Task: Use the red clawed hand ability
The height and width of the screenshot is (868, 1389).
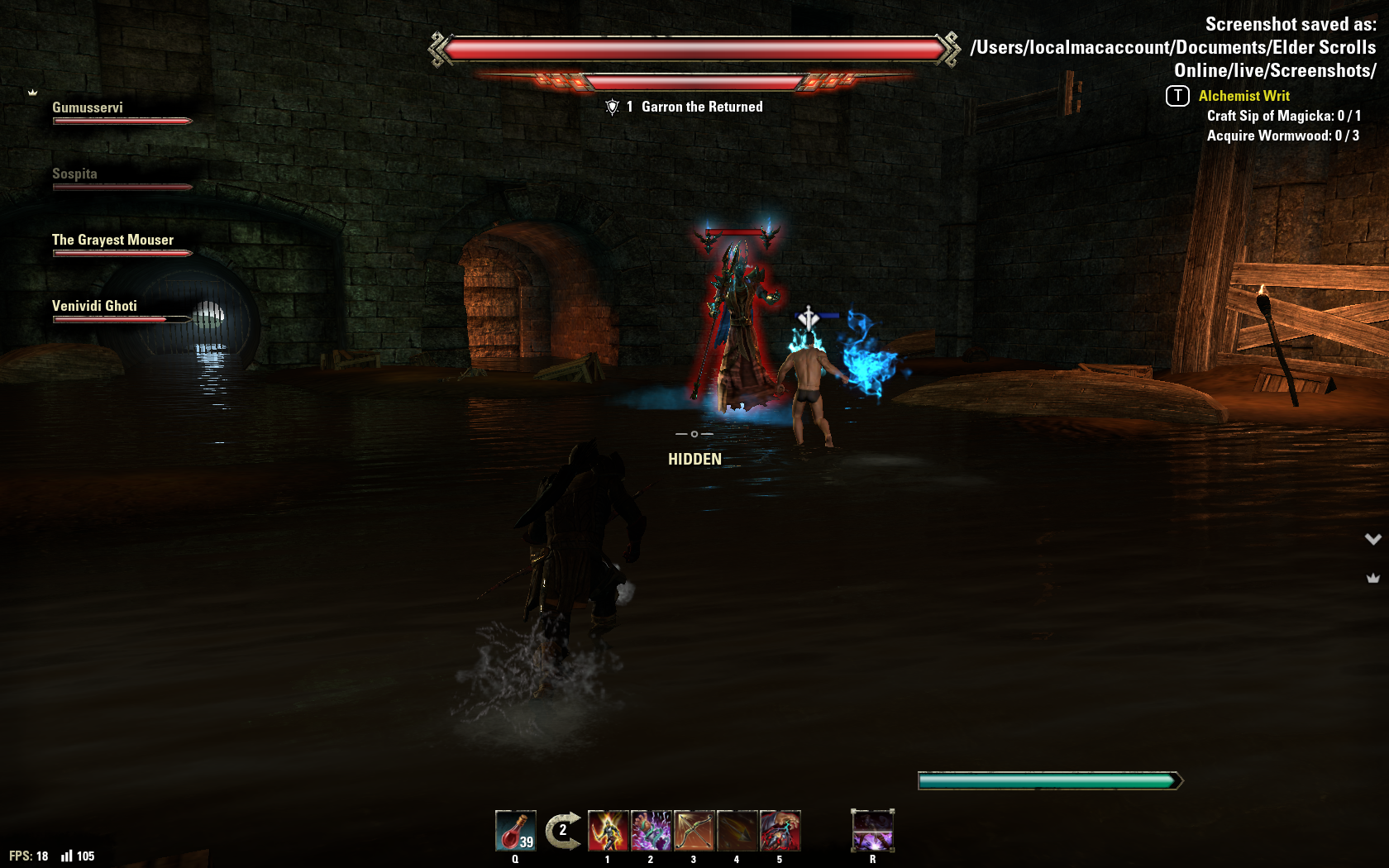Action: point(780,831)
